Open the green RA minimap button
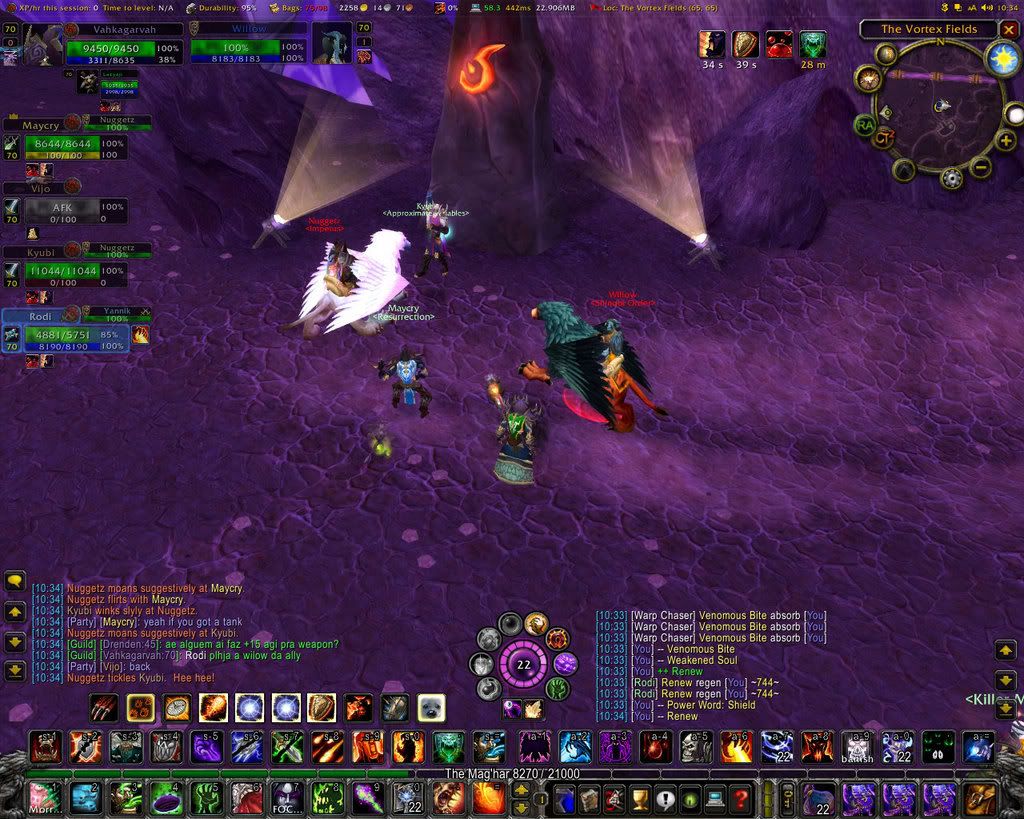1024x819 pixels. click(x=863, y=124)
